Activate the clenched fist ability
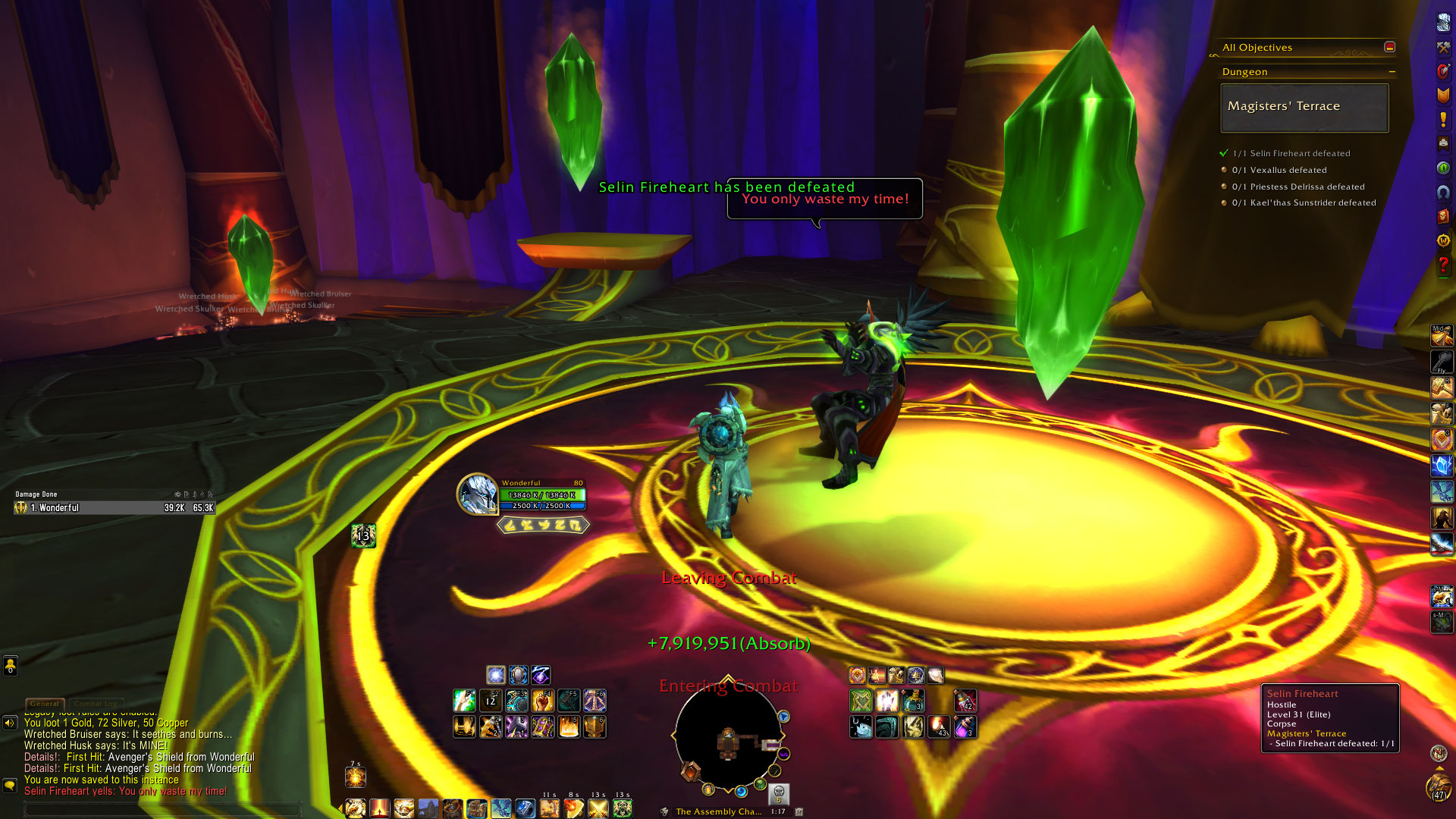 click(x=542, y=701)
